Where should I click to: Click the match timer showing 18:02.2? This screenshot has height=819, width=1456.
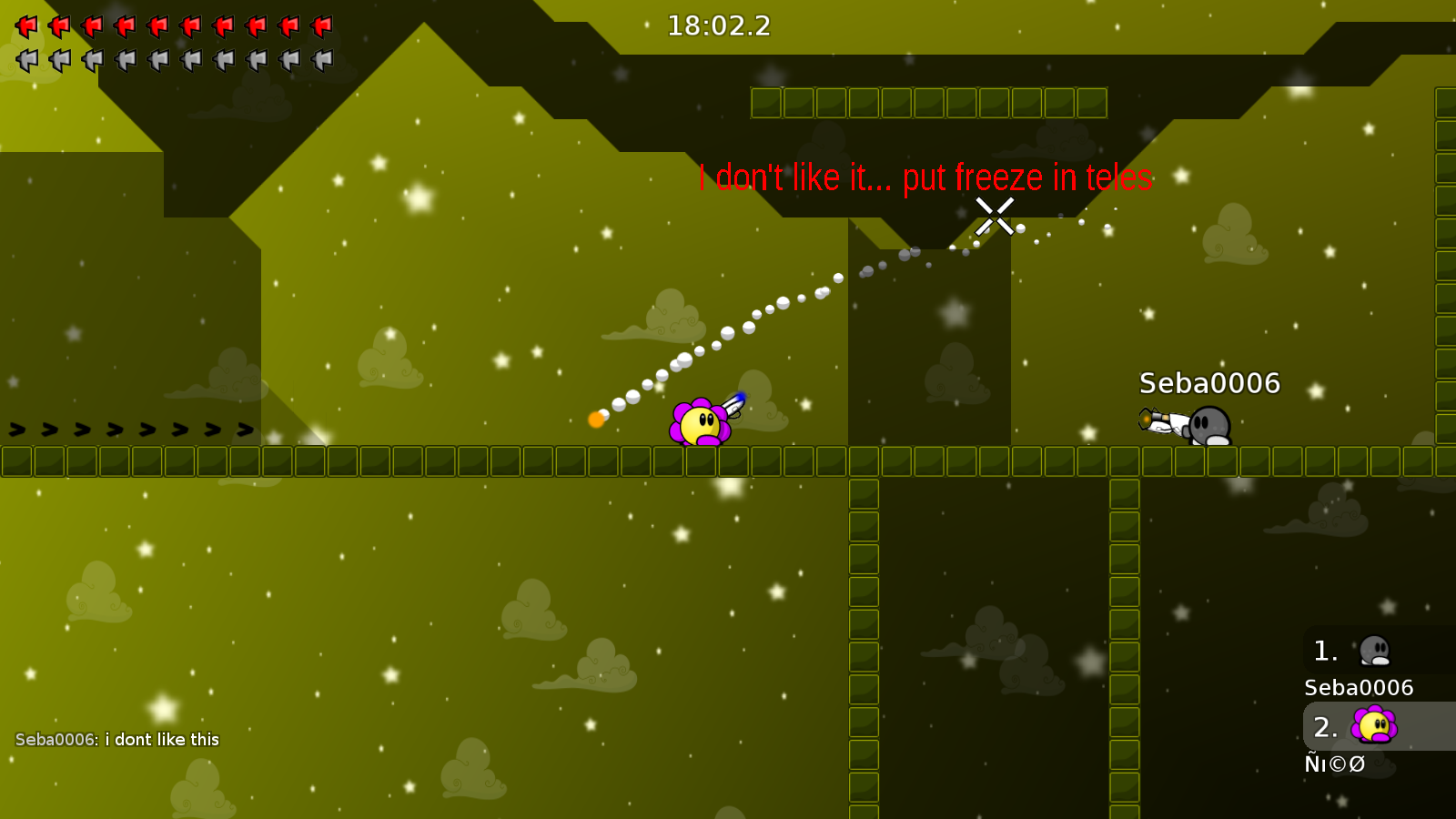tap(717, 25)
